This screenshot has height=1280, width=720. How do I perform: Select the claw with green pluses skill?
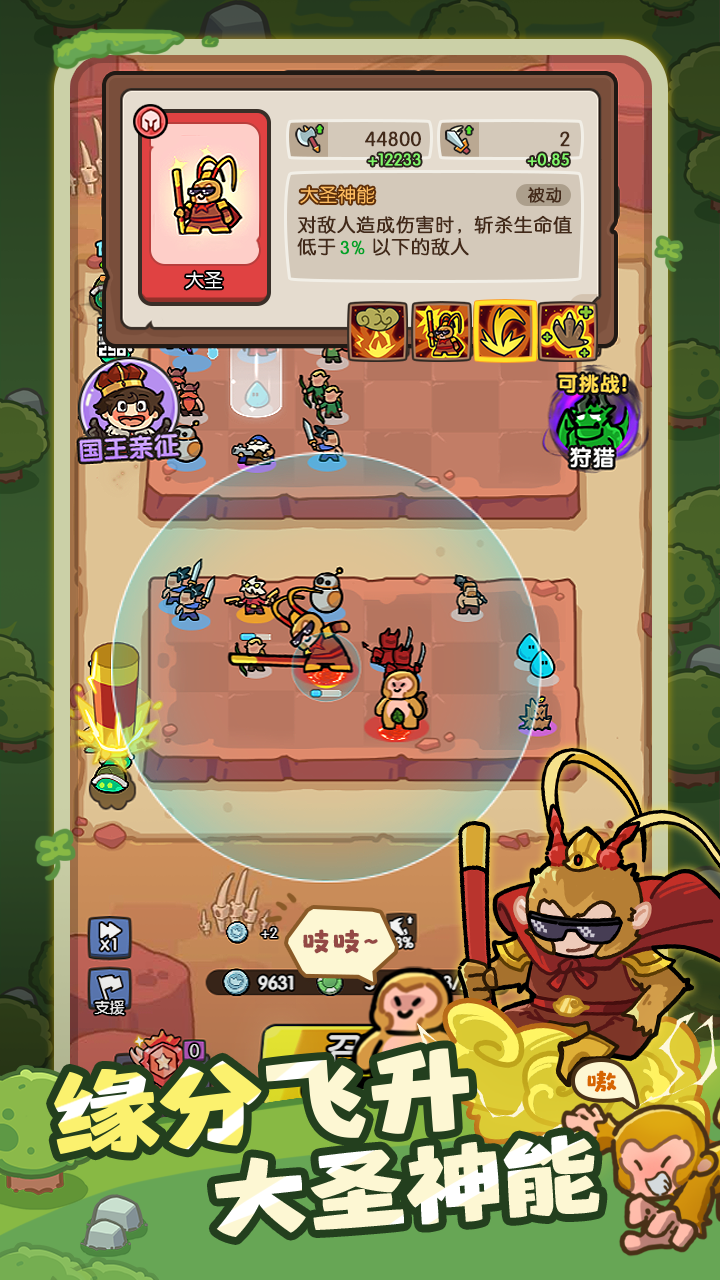click(x=567, y=331)
